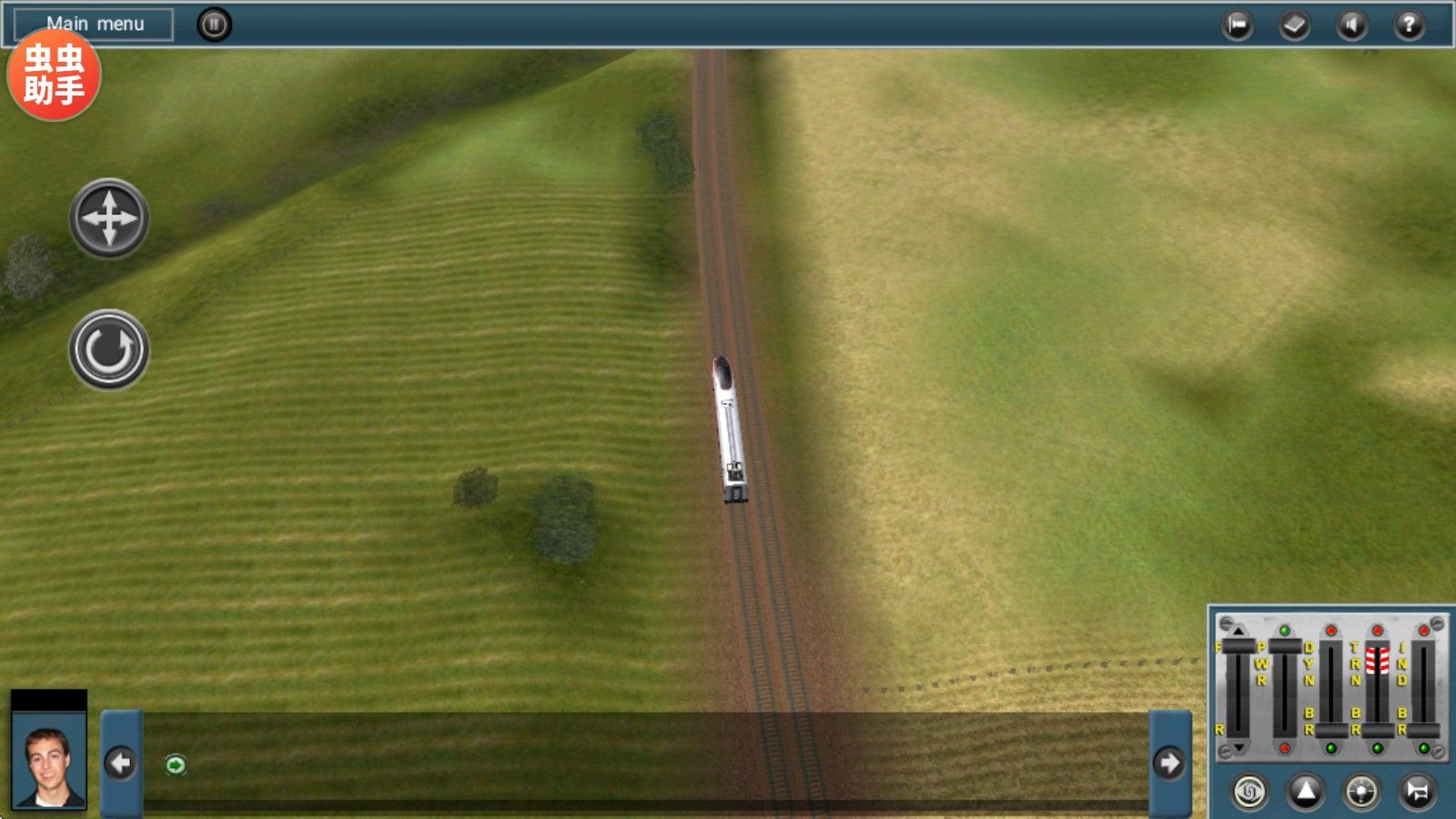Activate the camera rotate button
The image size is (1456, 819).
(109, 349)
